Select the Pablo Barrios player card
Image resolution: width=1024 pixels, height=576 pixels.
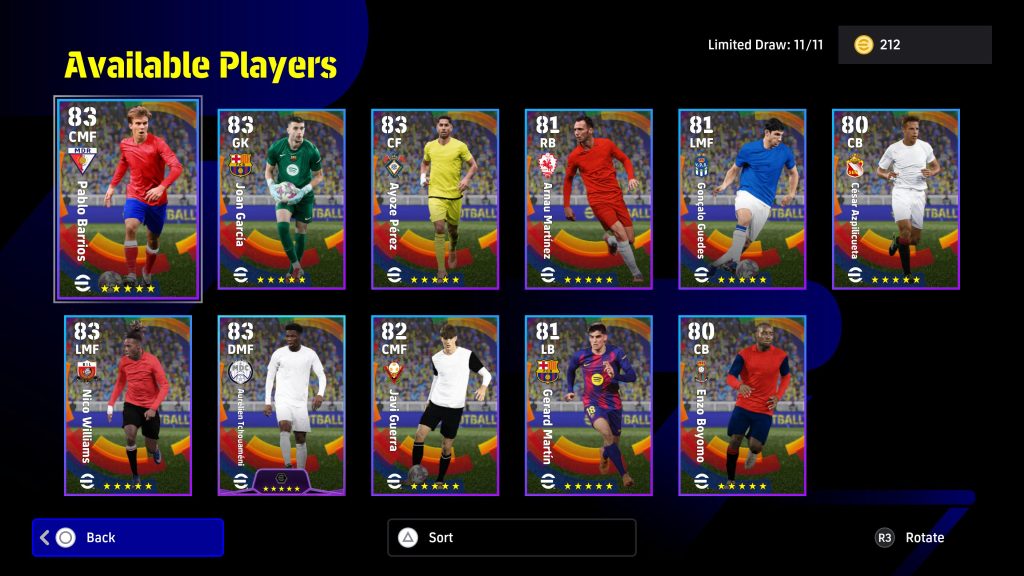click(128, 199)
